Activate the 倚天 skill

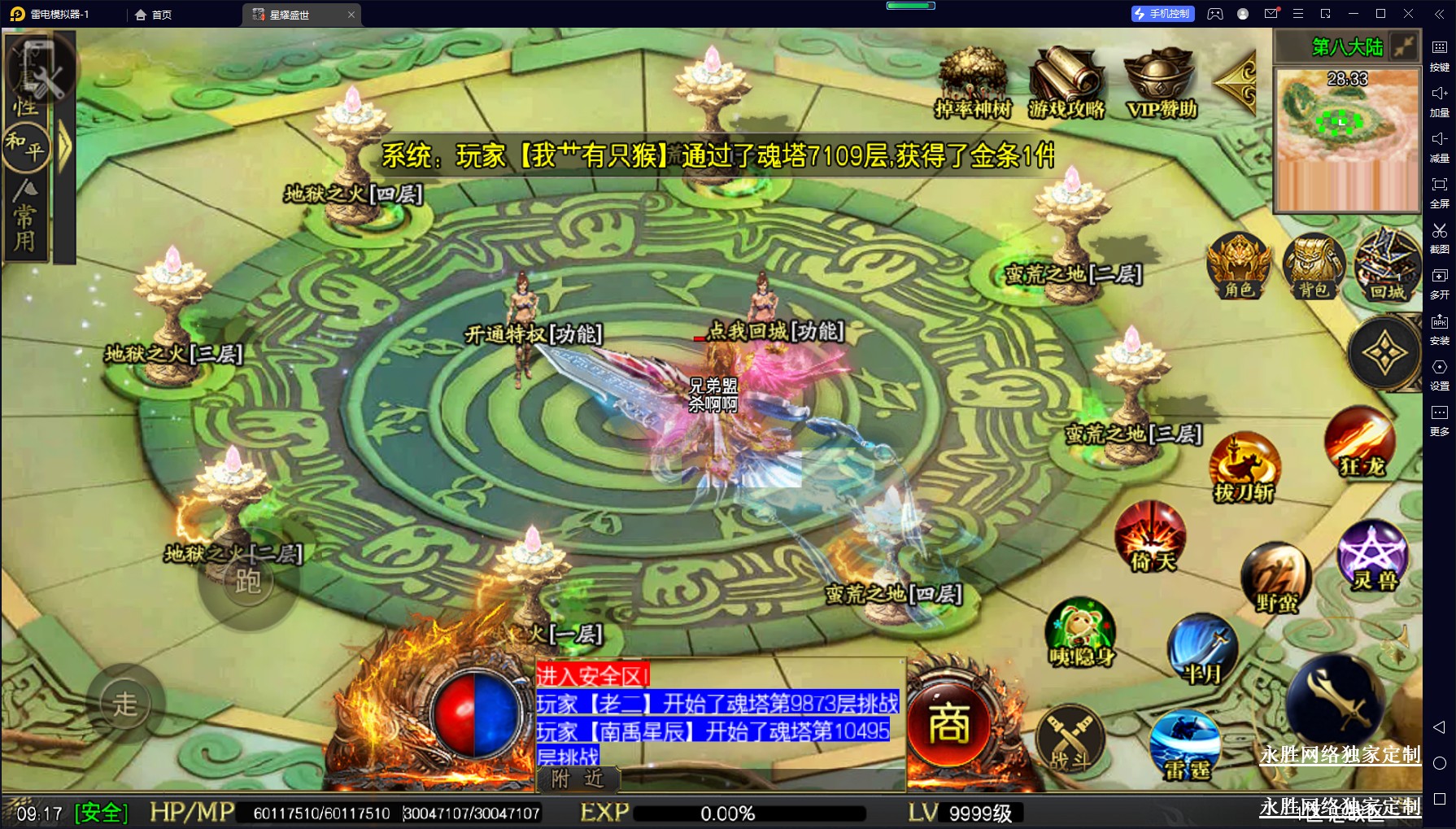click(1151, 537)
